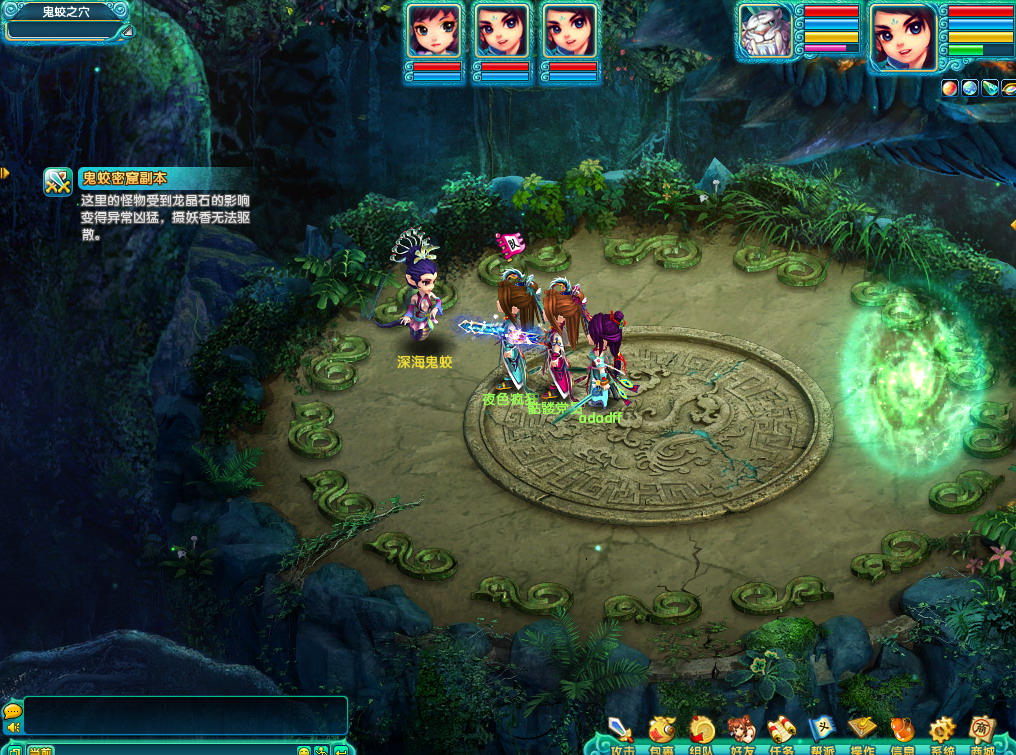Click the crossed swords dungeon icon
The image size is (1016, 755).
58,181
